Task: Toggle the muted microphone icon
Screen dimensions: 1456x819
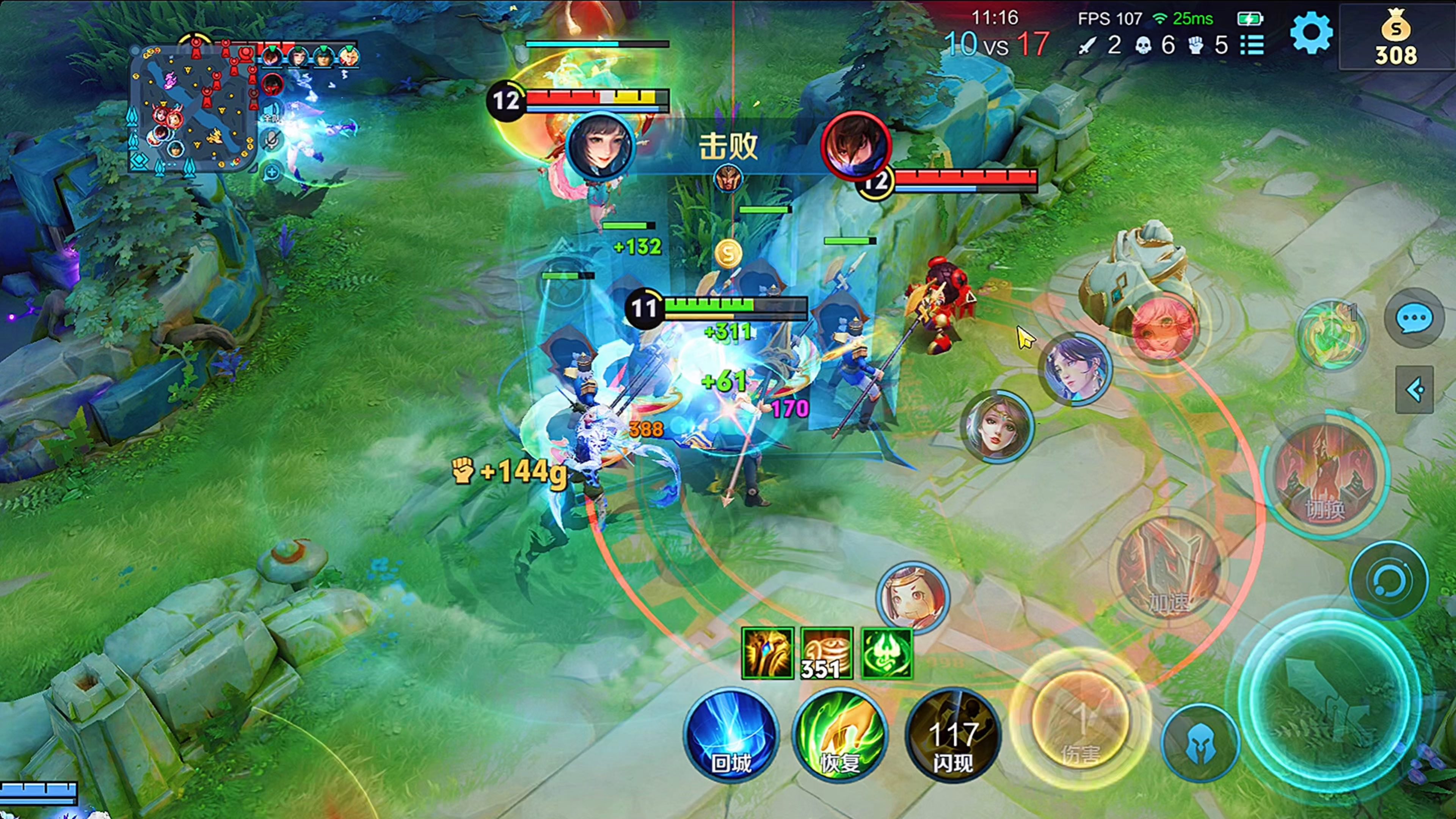Action: [272, 140]
